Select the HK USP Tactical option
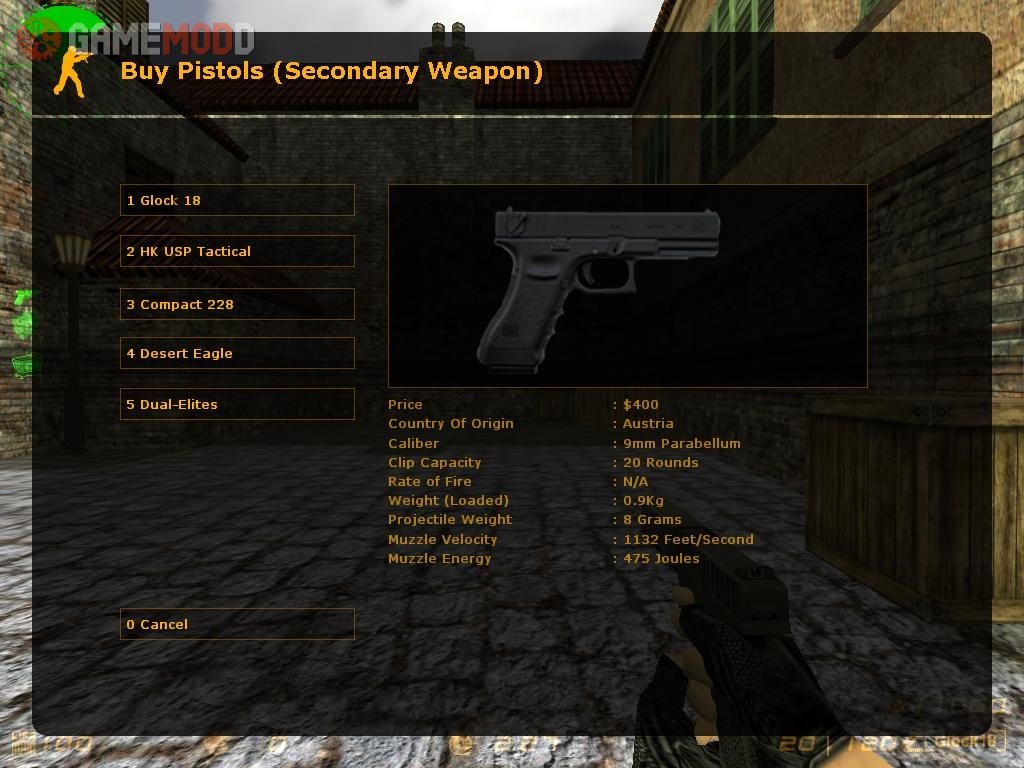This screenshot has height=768, width=1024. click(x=237, y=251)
